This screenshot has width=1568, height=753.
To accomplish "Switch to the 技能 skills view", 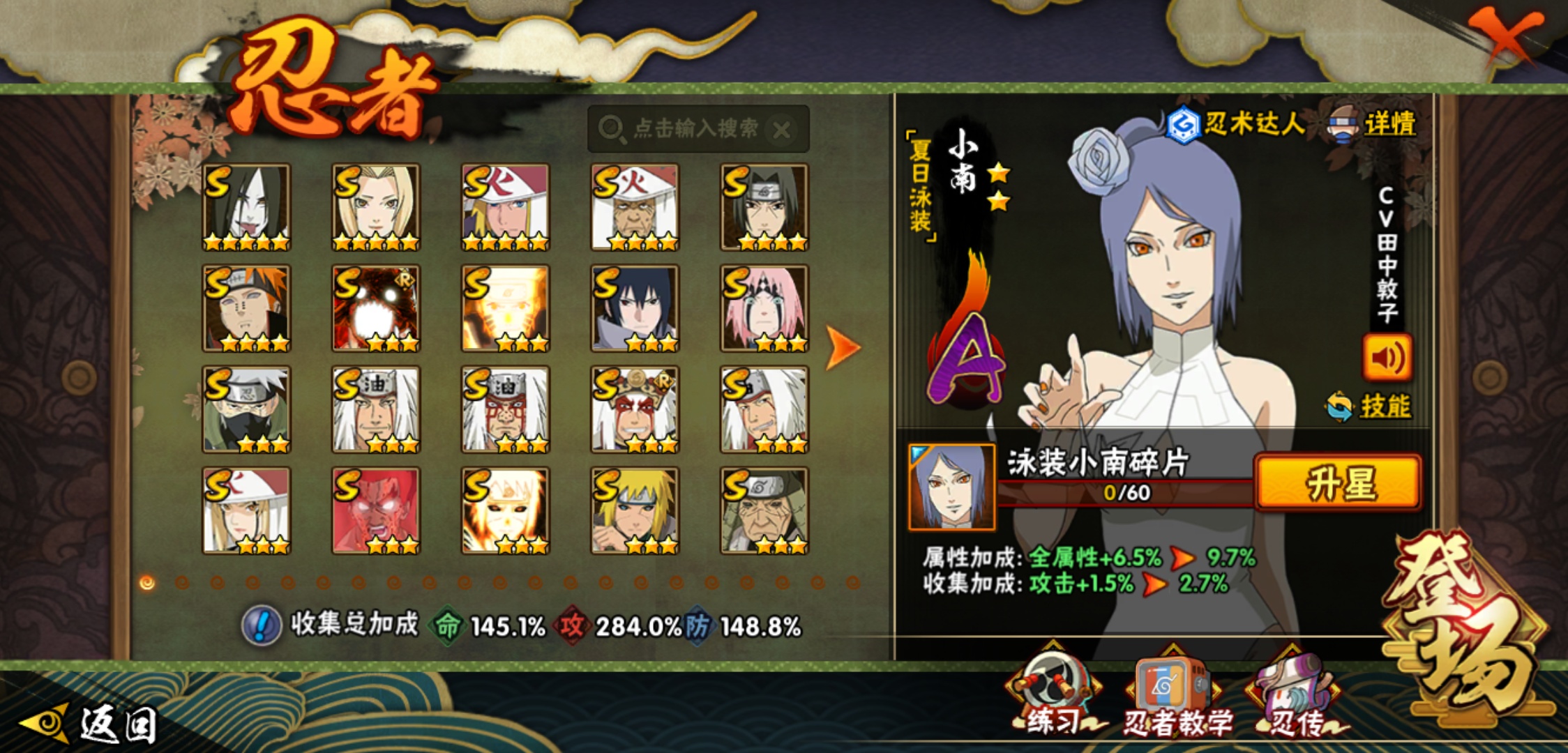I will pos(1370,406).
